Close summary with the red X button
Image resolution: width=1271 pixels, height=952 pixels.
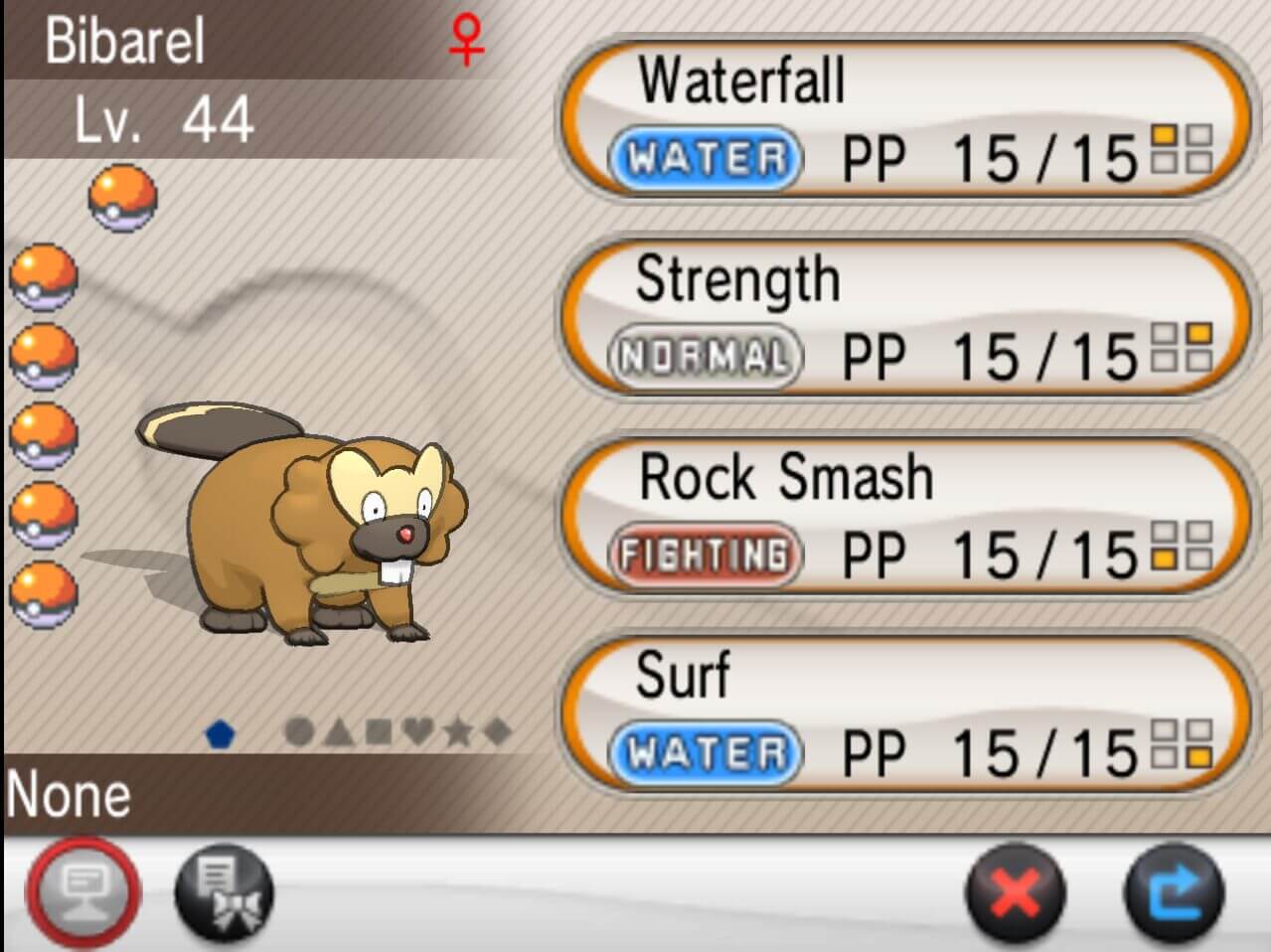[x=1015, y=891]
